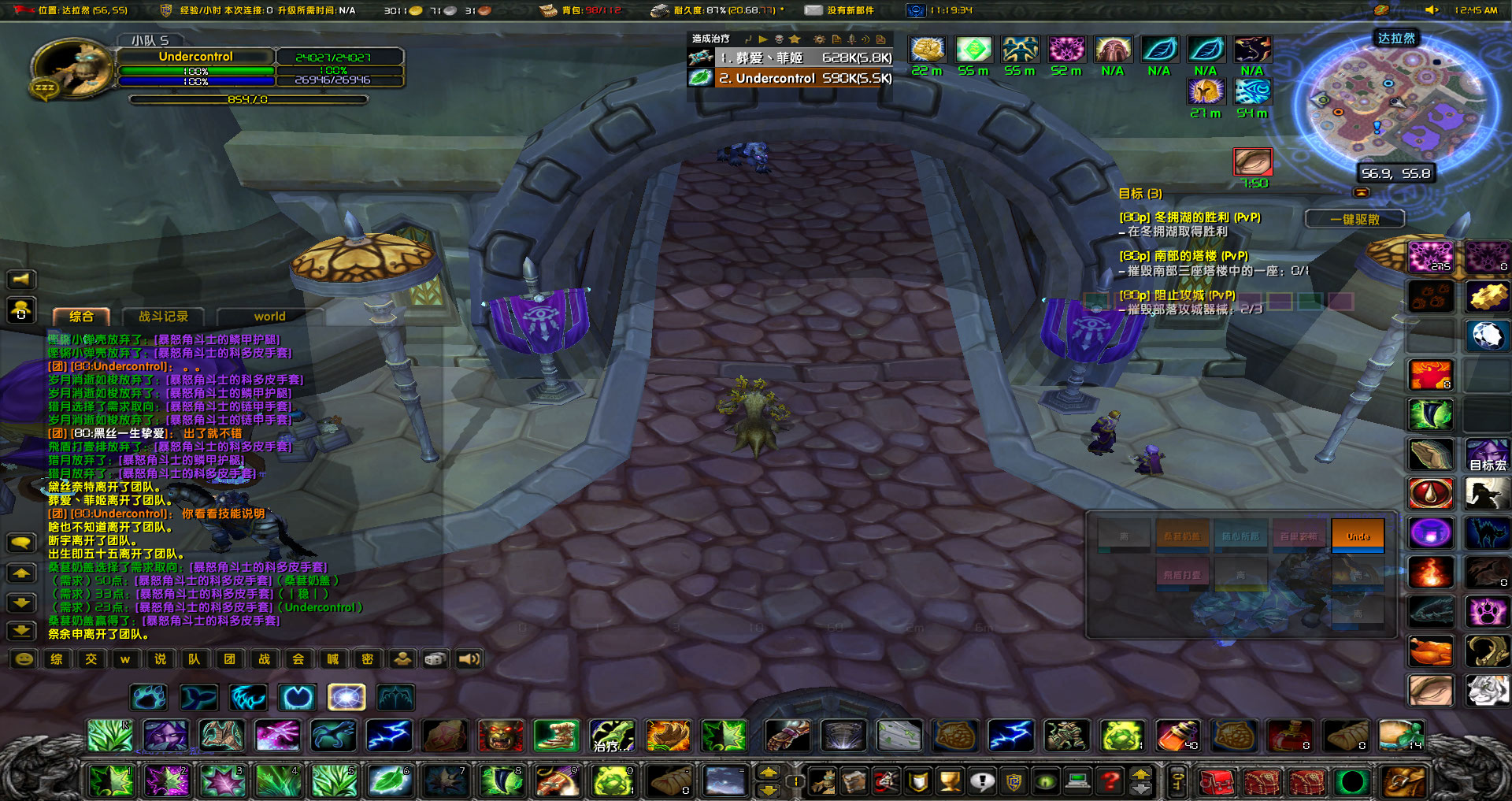Screen dimensions: 1512x801
Task: Click Undercontrol's green health bar
Action: point(195,70)
